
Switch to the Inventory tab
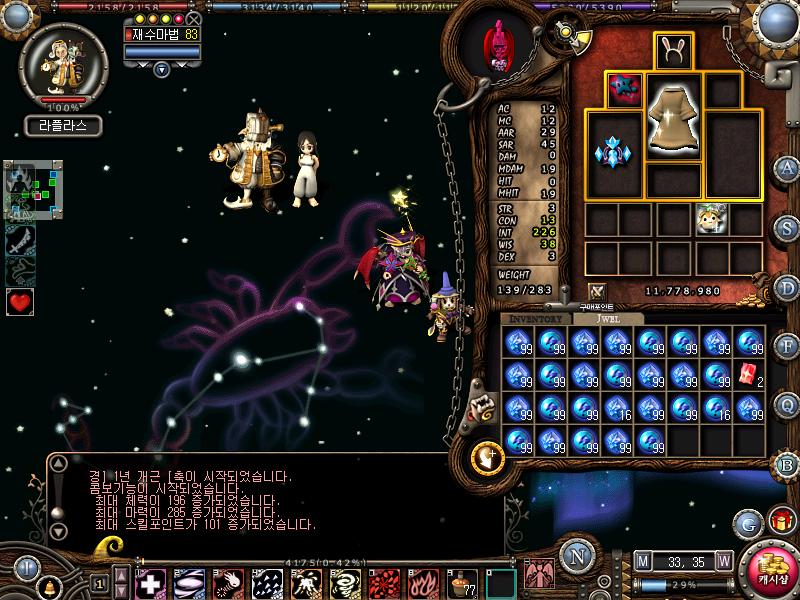pos(536,318)
